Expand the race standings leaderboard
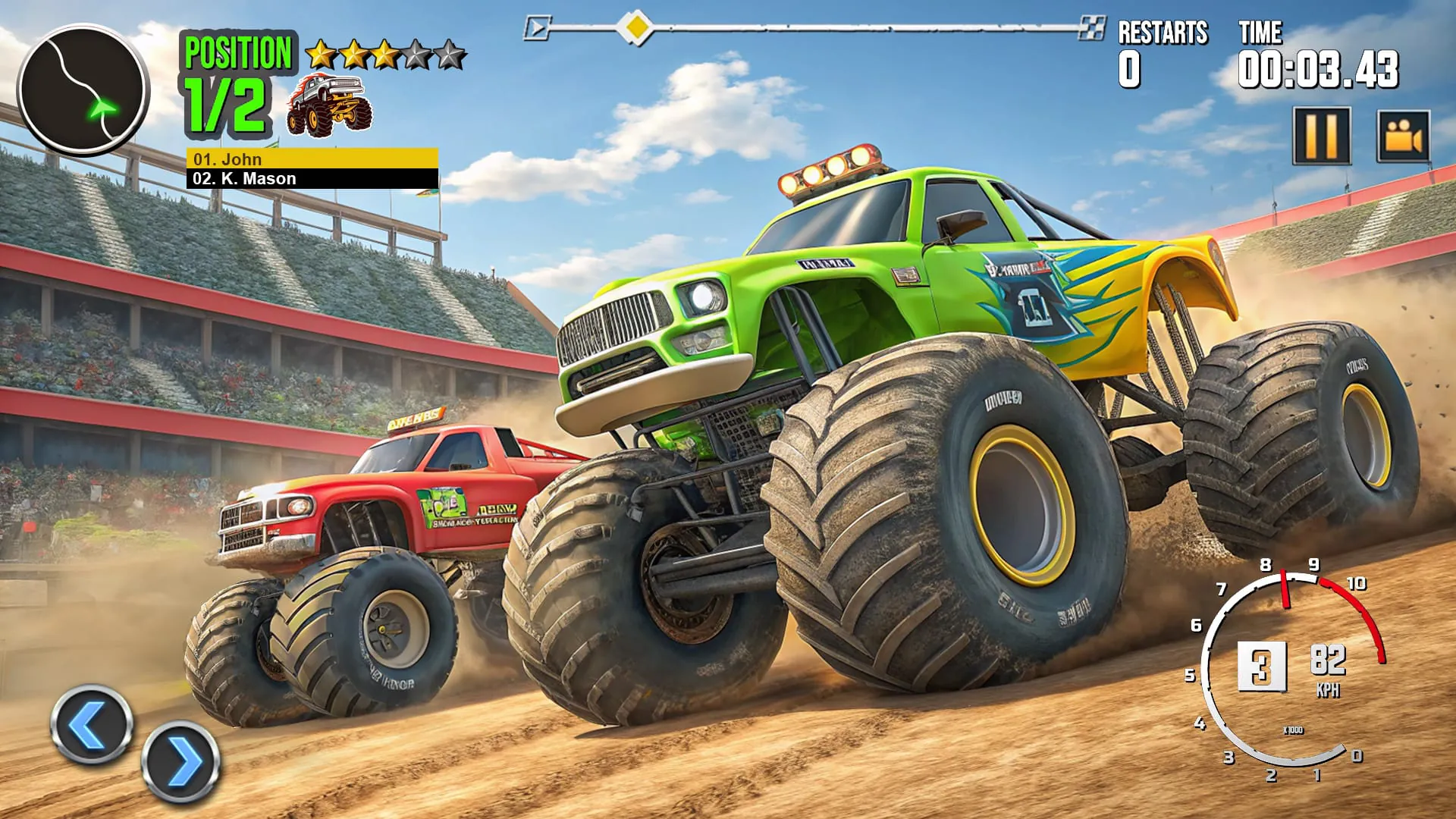The width and height of the screenshot is (1456, 819). [311, 168]
